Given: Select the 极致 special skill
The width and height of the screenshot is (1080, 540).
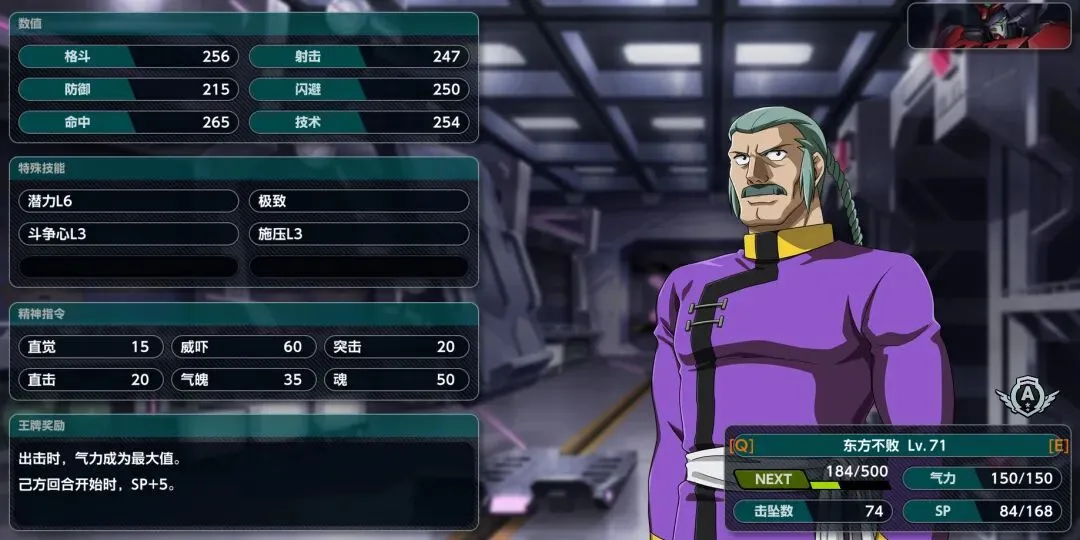Looking at the screenshot, I should click(x=358, y=201).
